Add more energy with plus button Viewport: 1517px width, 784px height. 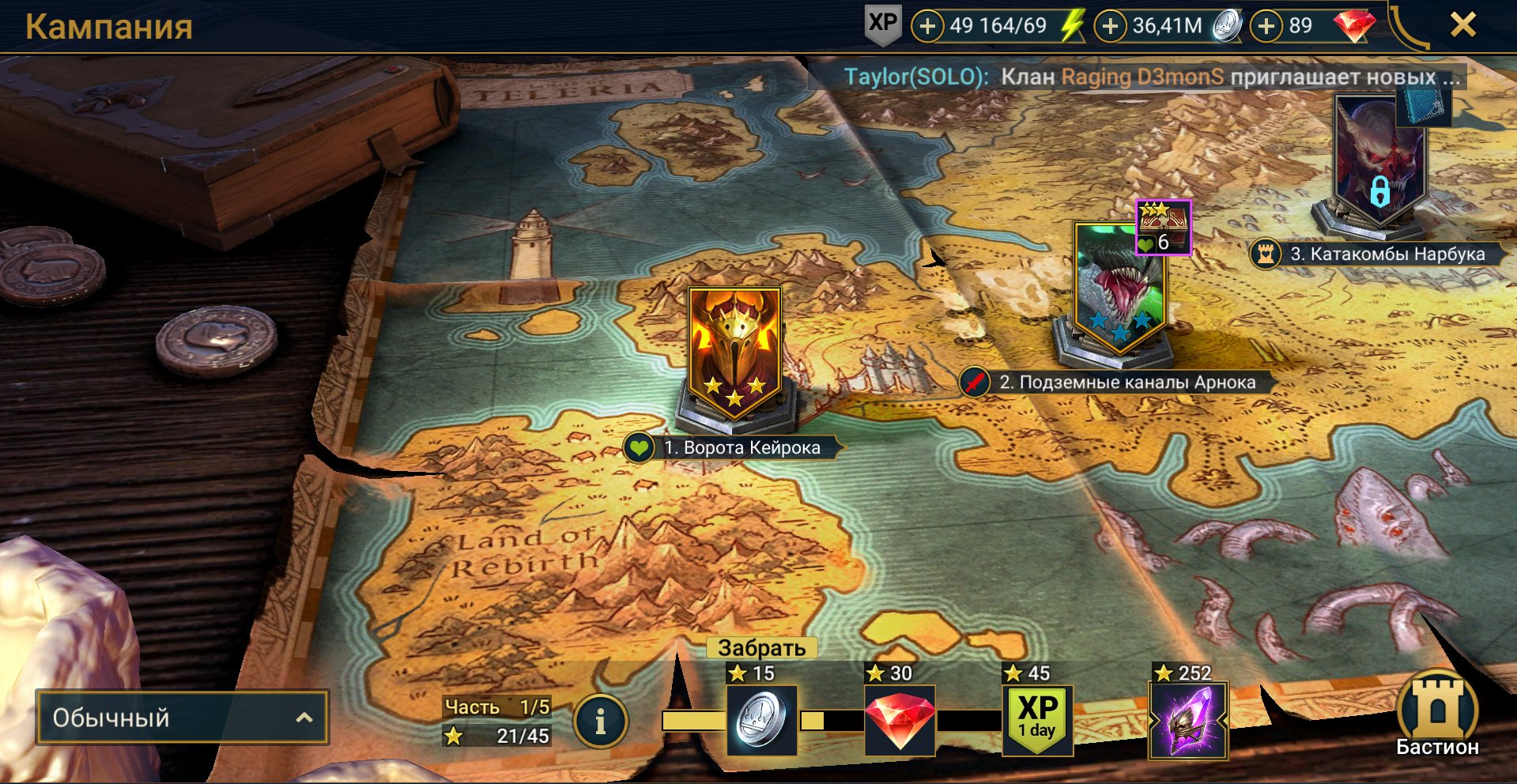[927, 26]
